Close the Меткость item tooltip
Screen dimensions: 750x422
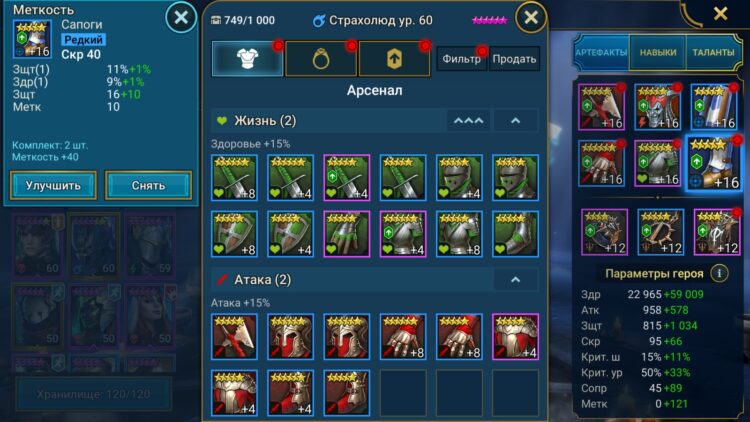point(180,17)
